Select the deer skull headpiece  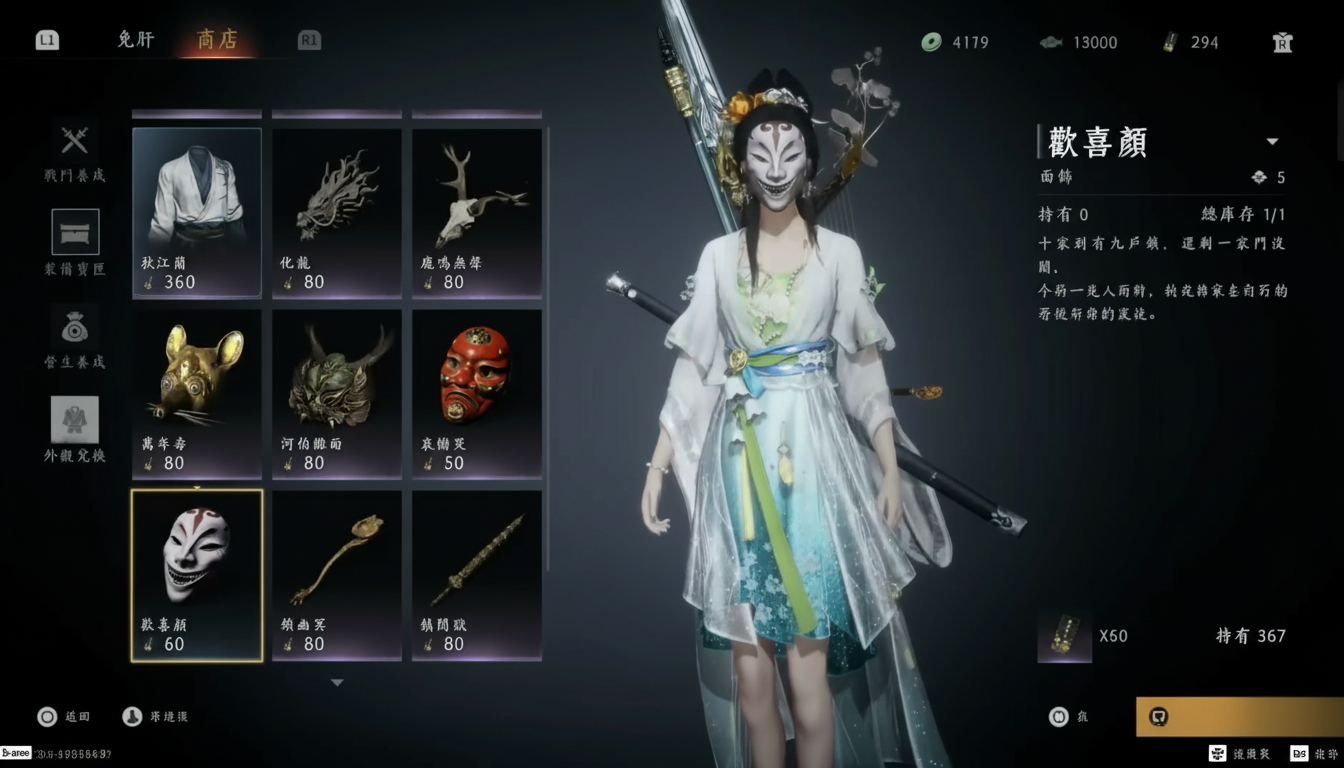point(477,212)
